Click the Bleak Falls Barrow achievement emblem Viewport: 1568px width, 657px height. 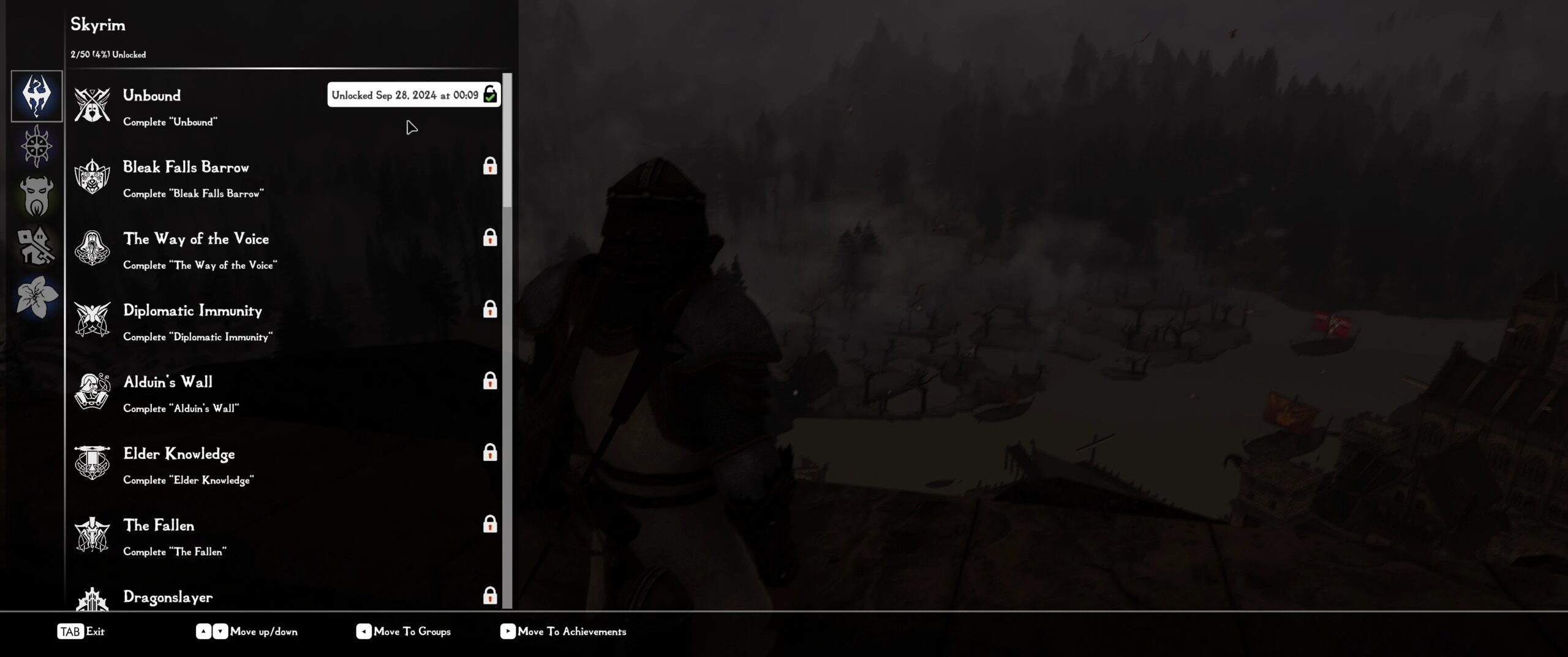click(x=92, y=177)
